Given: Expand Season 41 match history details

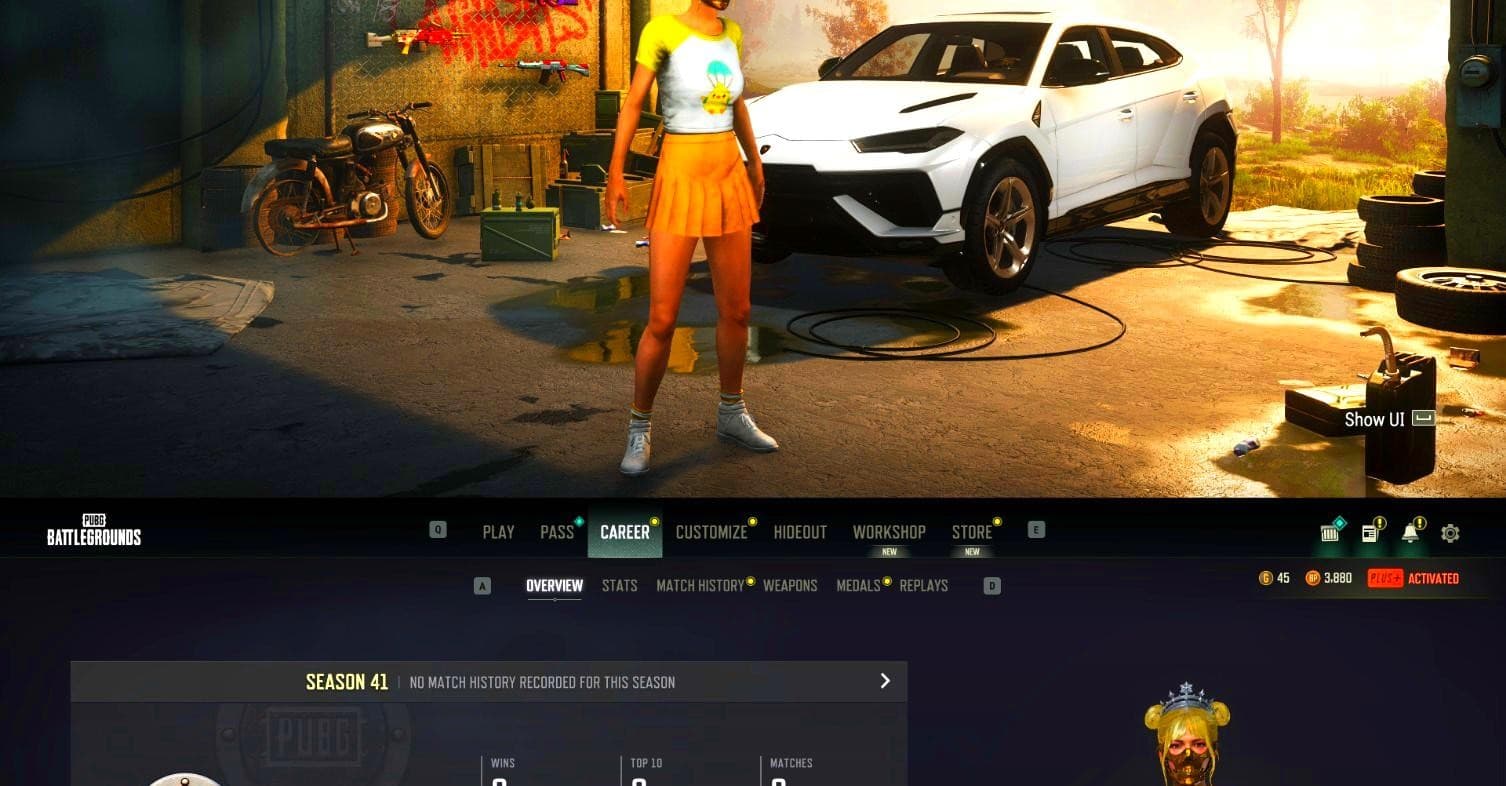Looking at the screenshot, I should pyautogui.click(x=884, y=681).
